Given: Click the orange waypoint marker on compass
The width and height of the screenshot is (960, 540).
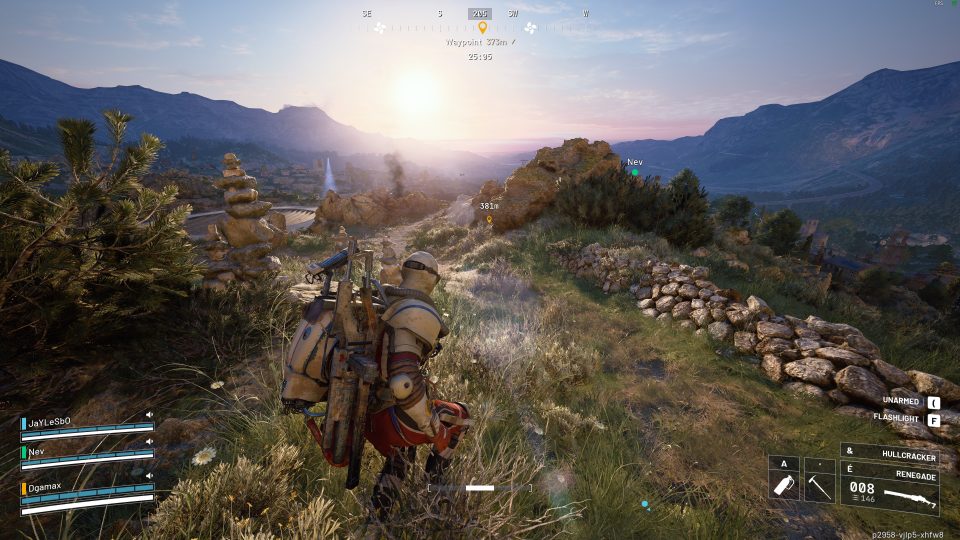Looking at the screenshot, I should tap(482, 28).
